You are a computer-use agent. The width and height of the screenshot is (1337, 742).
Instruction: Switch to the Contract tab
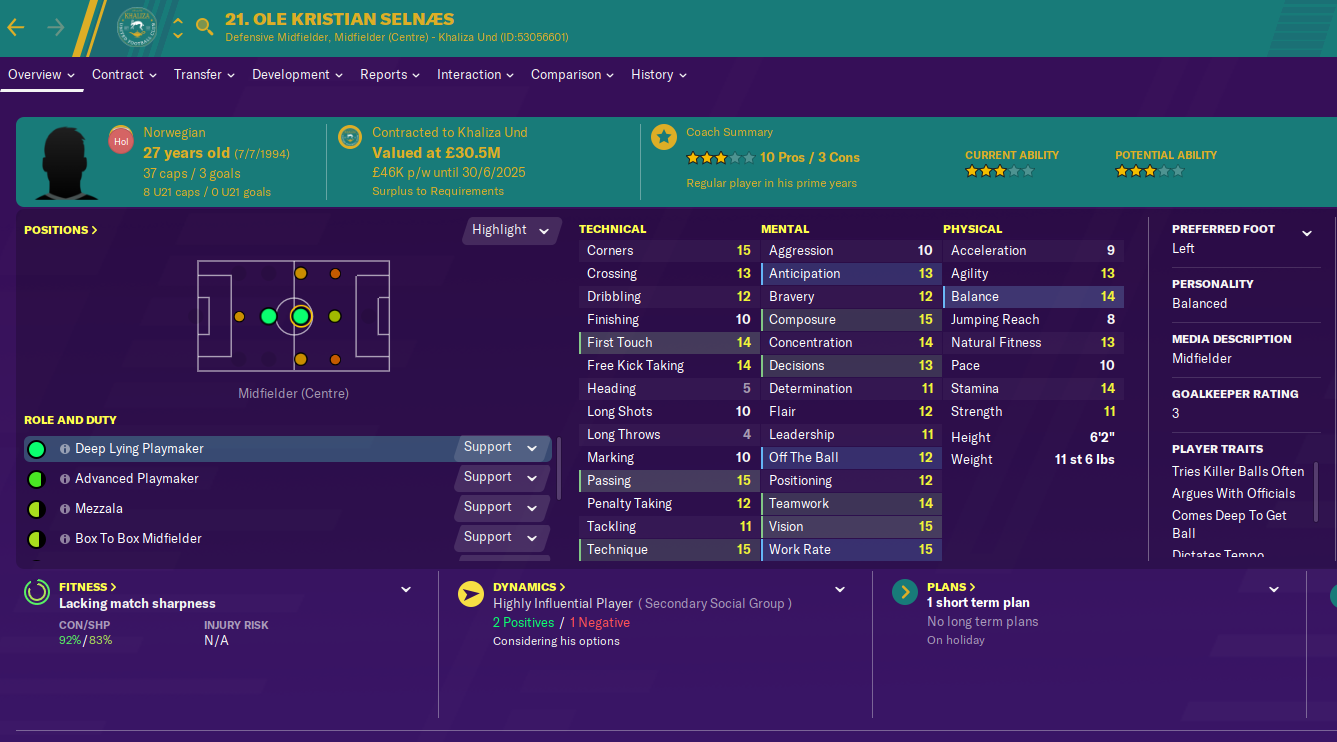pyautogui.click(x=124, y=75)
